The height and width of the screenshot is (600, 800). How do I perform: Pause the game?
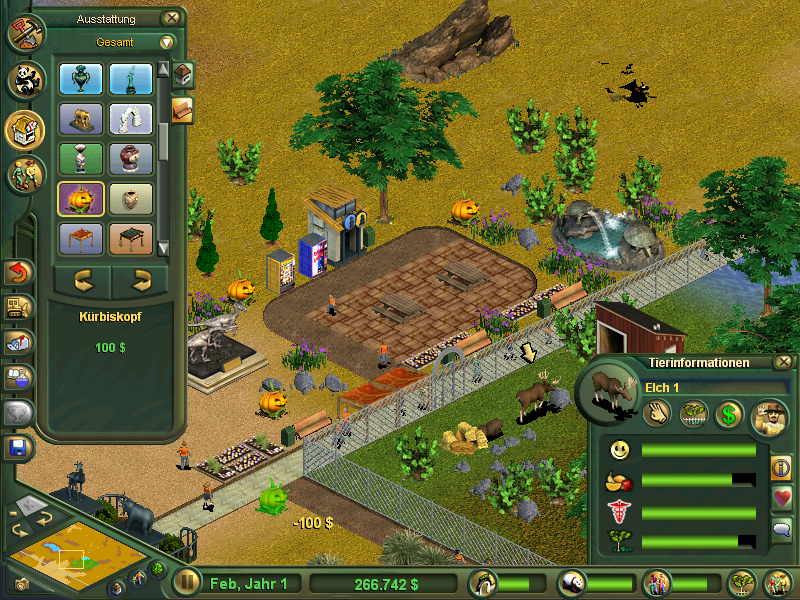click(x=186, y=582)
